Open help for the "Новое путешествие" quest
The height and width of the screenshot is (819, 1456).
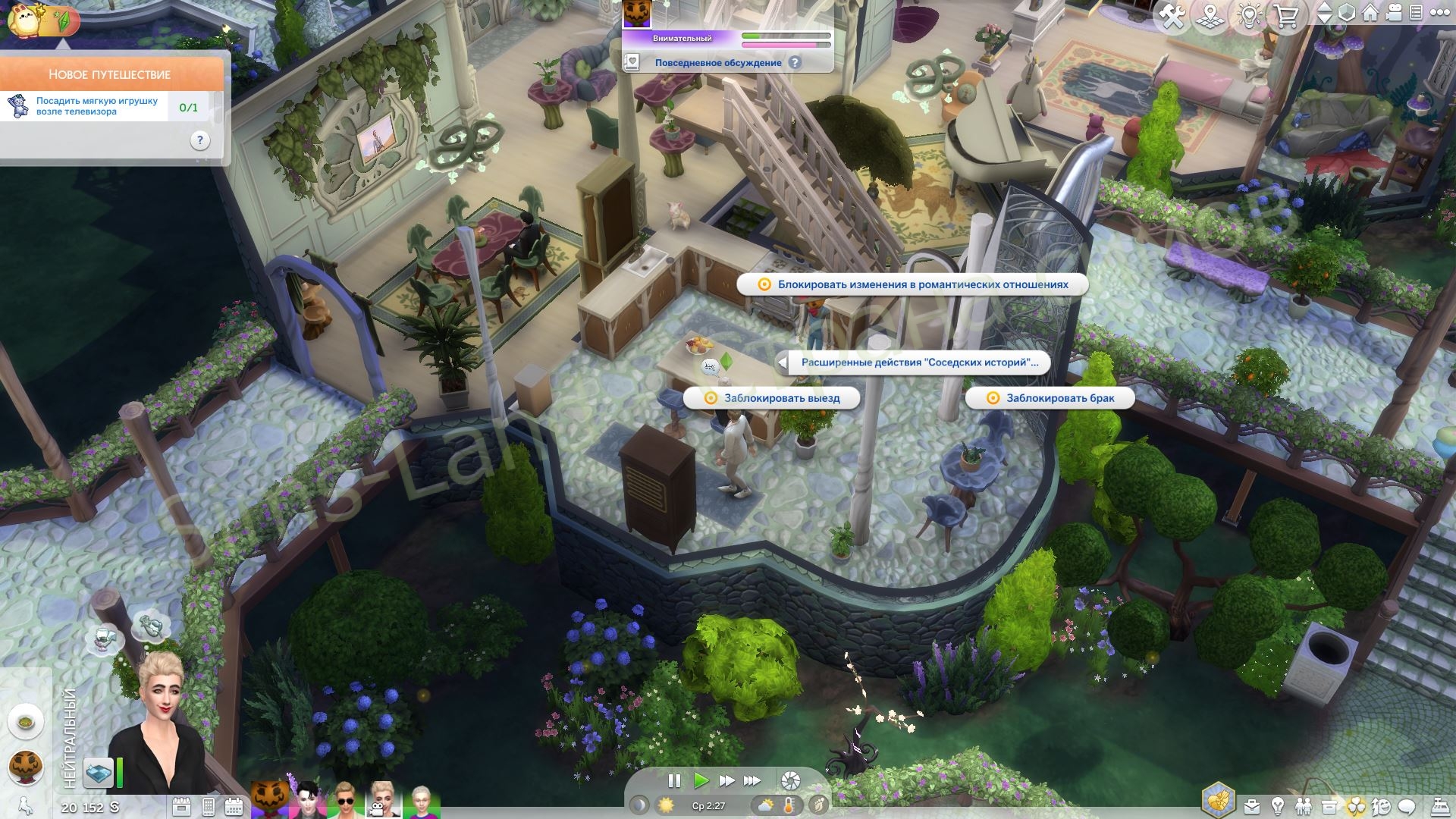tap(199, 140)
